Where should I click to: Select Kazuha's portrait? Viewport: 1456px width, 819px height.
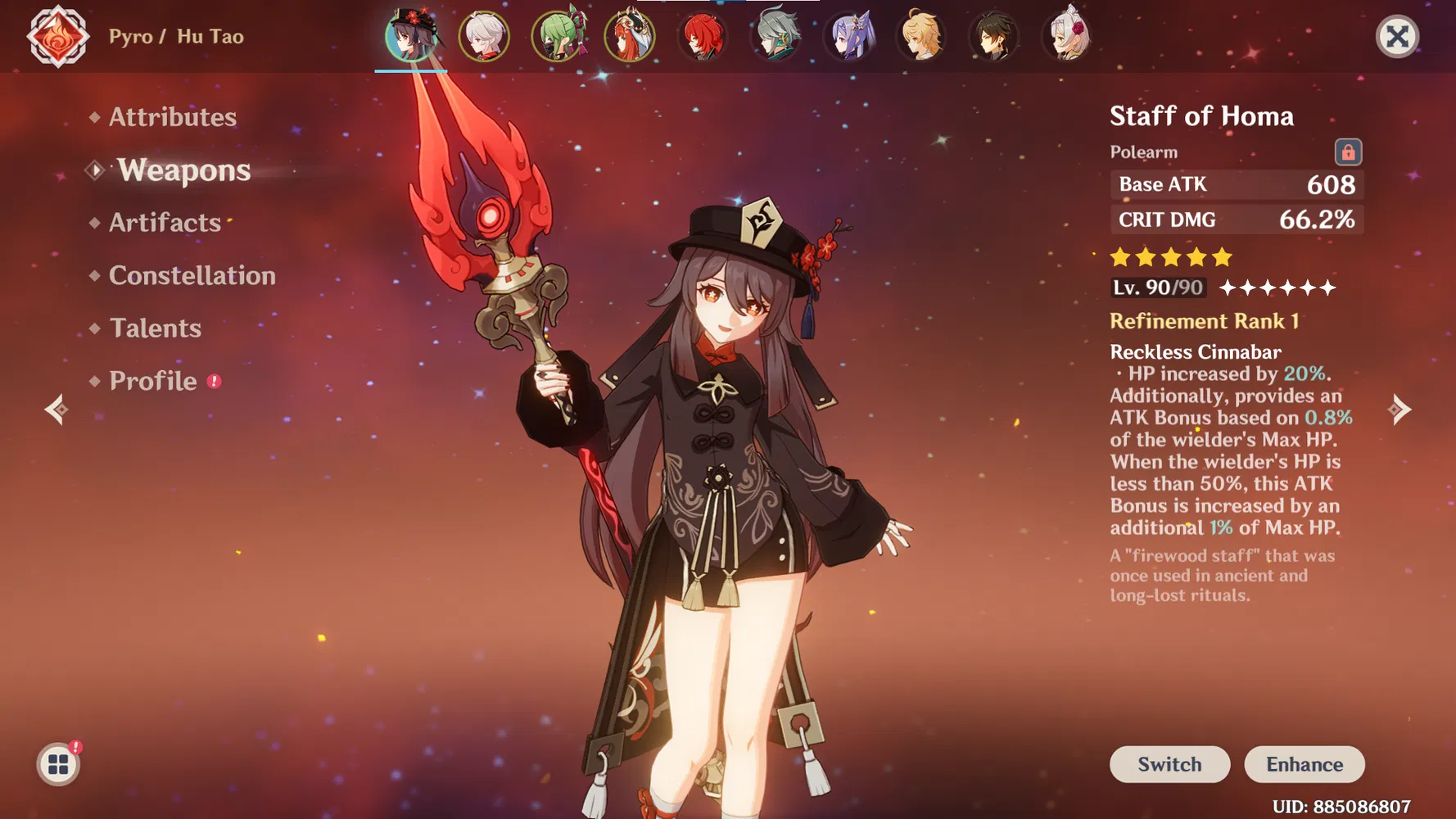tap(484, 37)
